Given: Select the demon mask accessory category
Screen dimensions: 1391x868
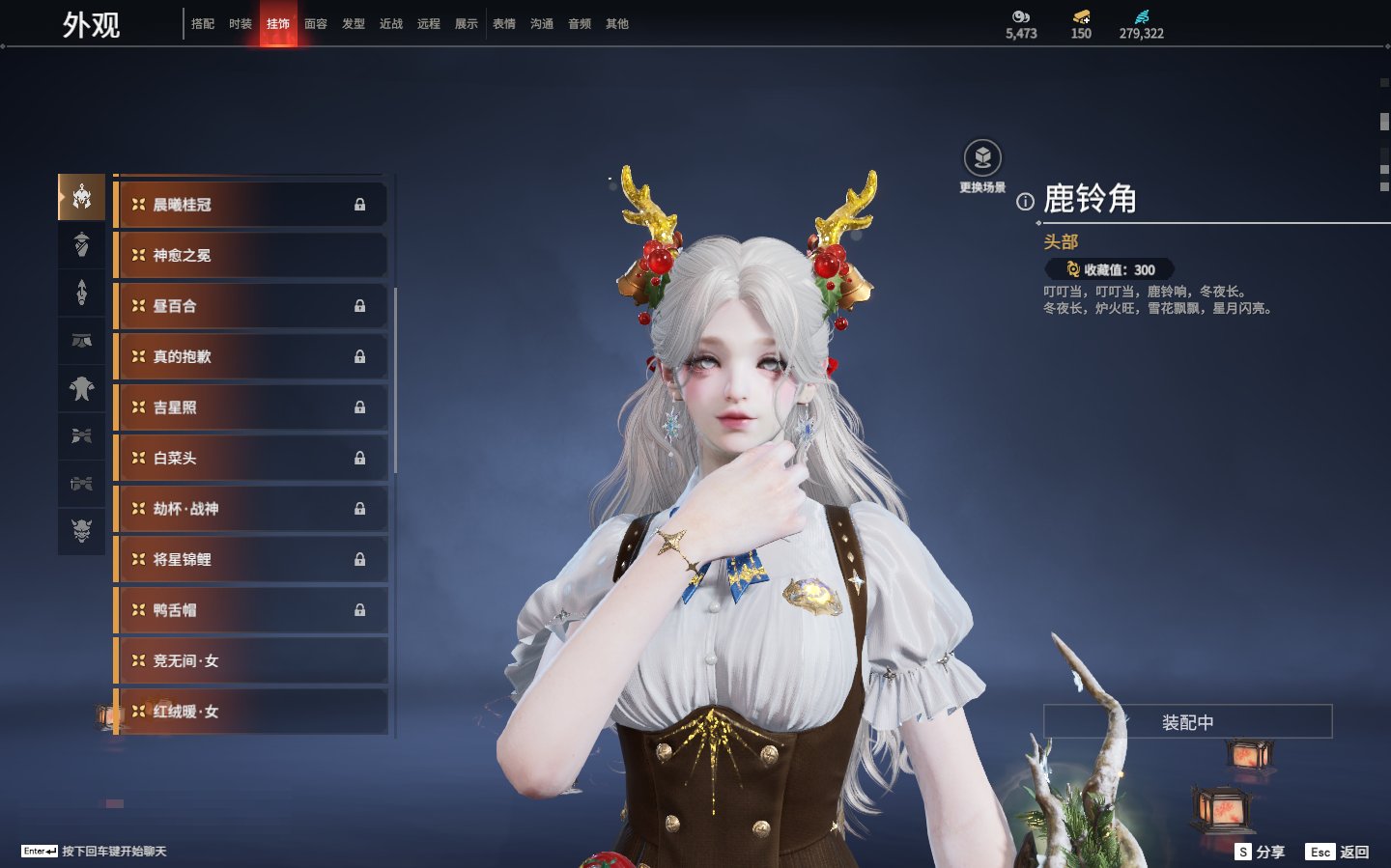Looking at the screenshot, I should pos(82,530).
